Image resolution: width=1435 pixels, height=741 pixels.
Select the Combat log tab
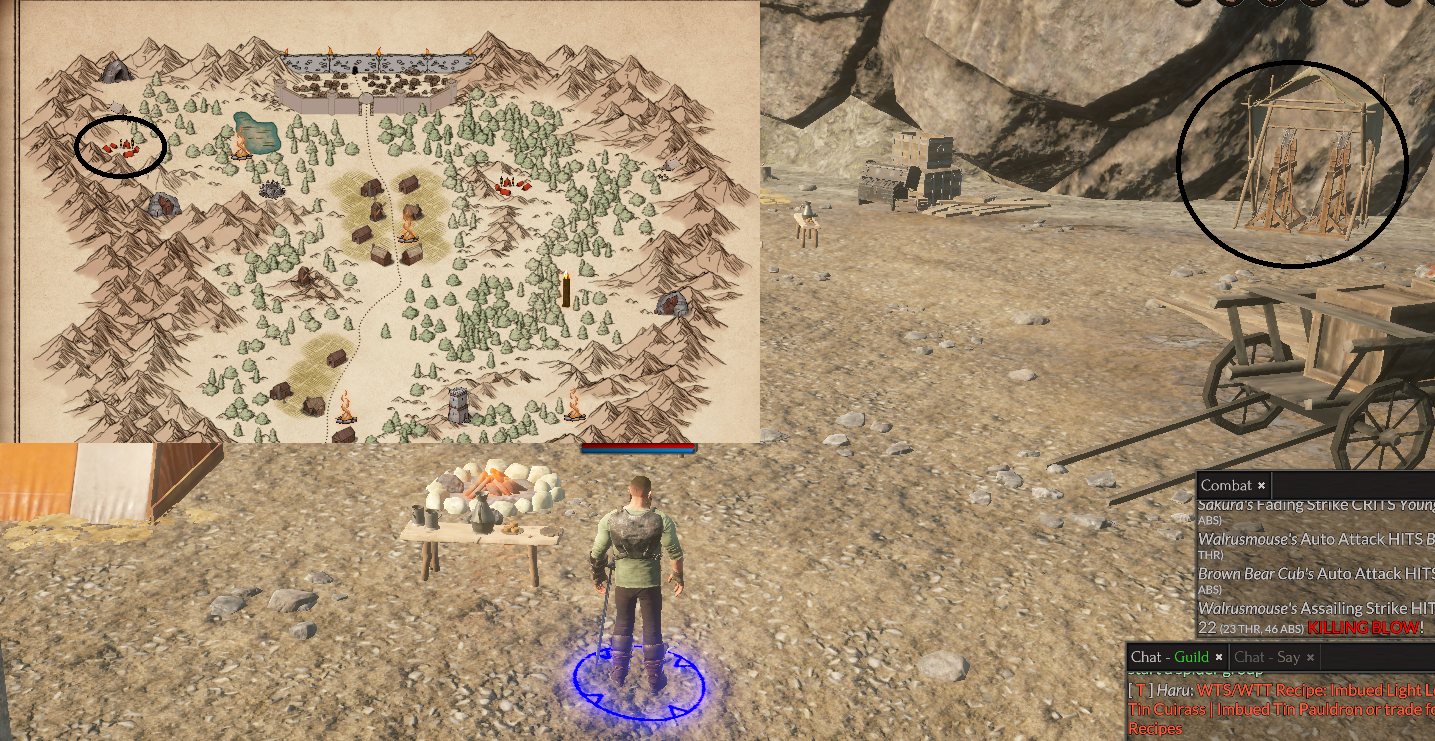click(1225, 485)
